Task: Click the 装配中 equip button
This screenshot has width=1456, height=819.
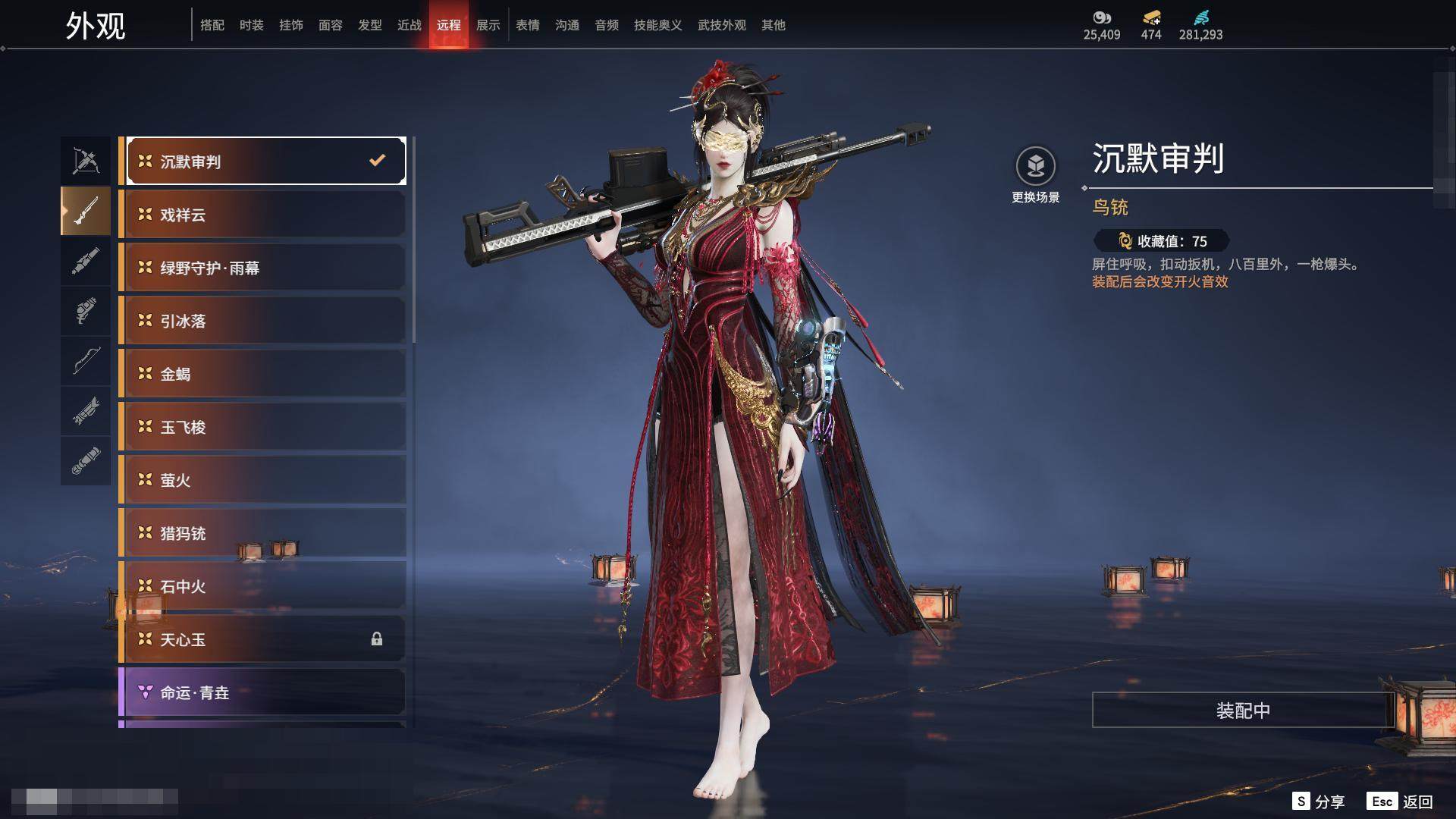Action: (x=1242, y=710)
